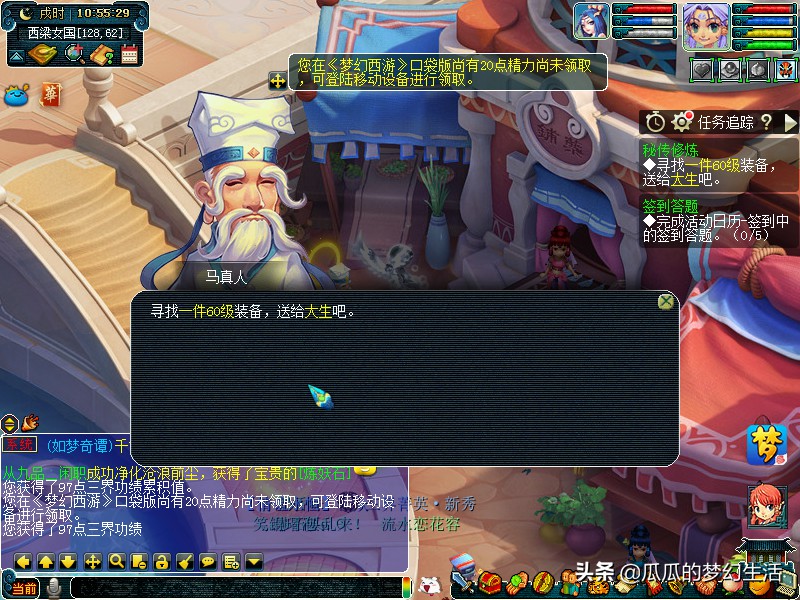Collapse the quest tracker with the arrow
Viewport: 800px width, 600px height.
click(x=790, y=122)
